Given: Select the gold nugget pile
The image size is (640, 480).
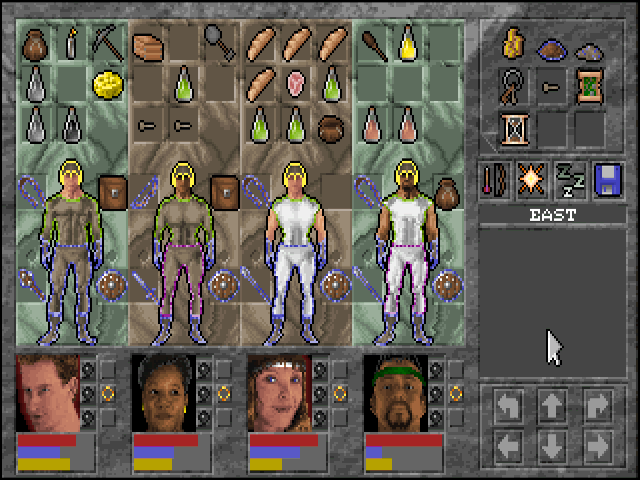Looking at the screenshot, I should tap(514, 42).
